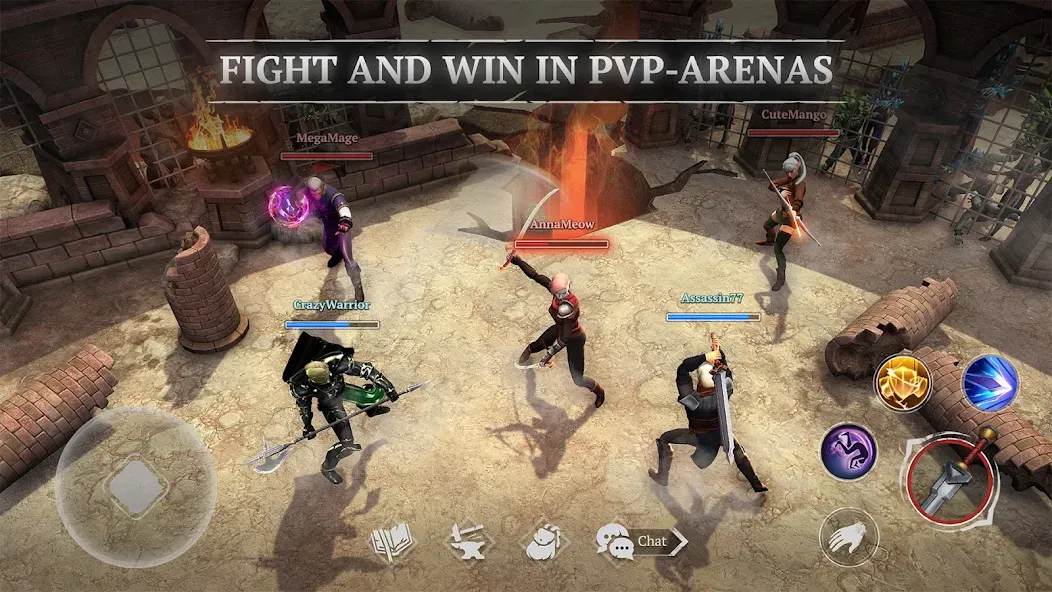Activate the blue lightning slash skill

click(989, 382)
